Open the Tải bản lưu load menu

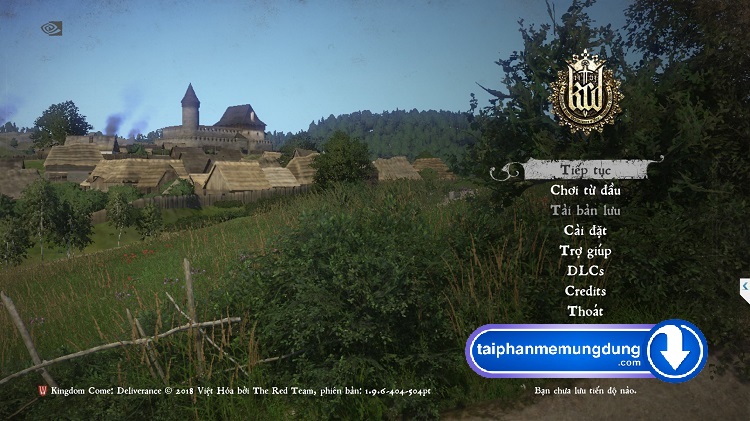585,210
